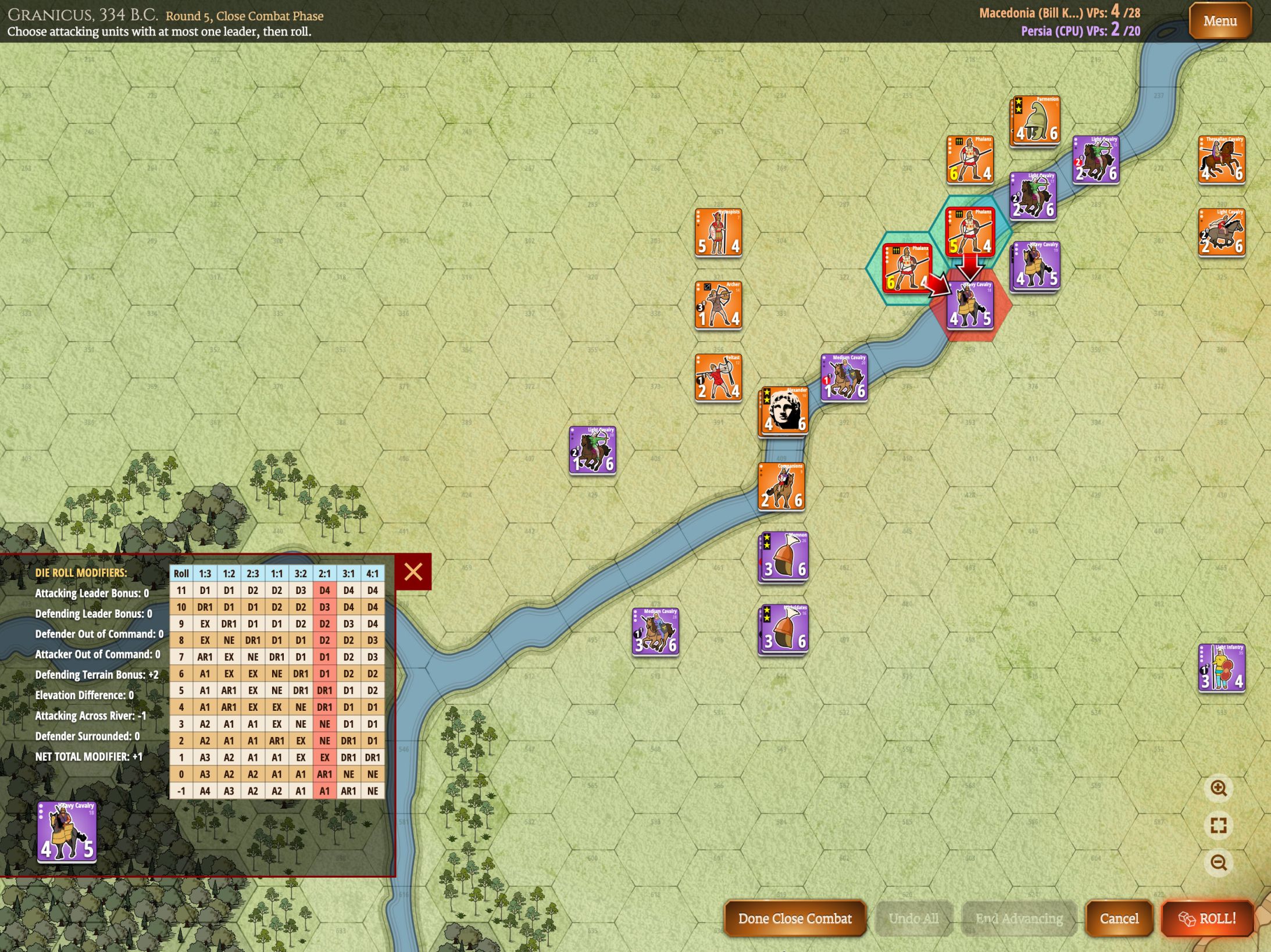
Task: Select the Persian Light Infantry unit
Action: tap(1222, 668)
